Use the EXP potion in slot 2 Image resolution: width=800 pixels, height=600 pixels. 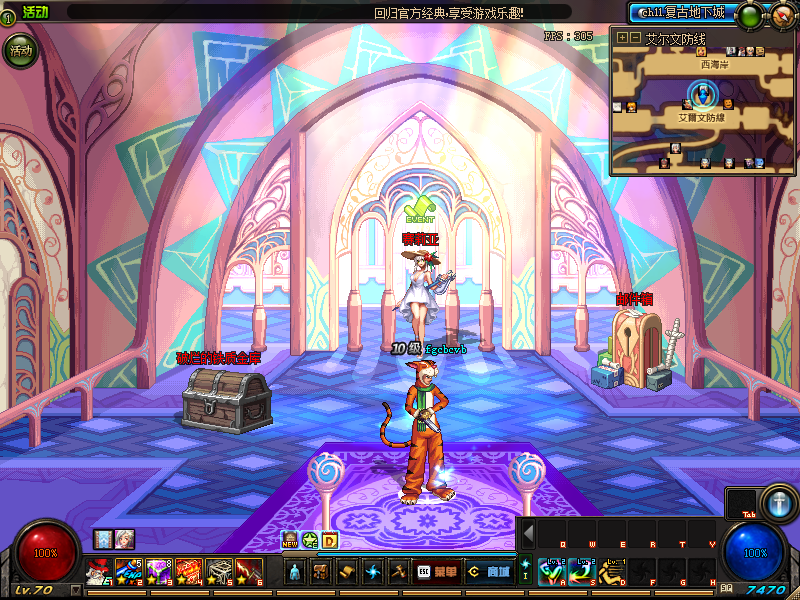pos(127,572)
